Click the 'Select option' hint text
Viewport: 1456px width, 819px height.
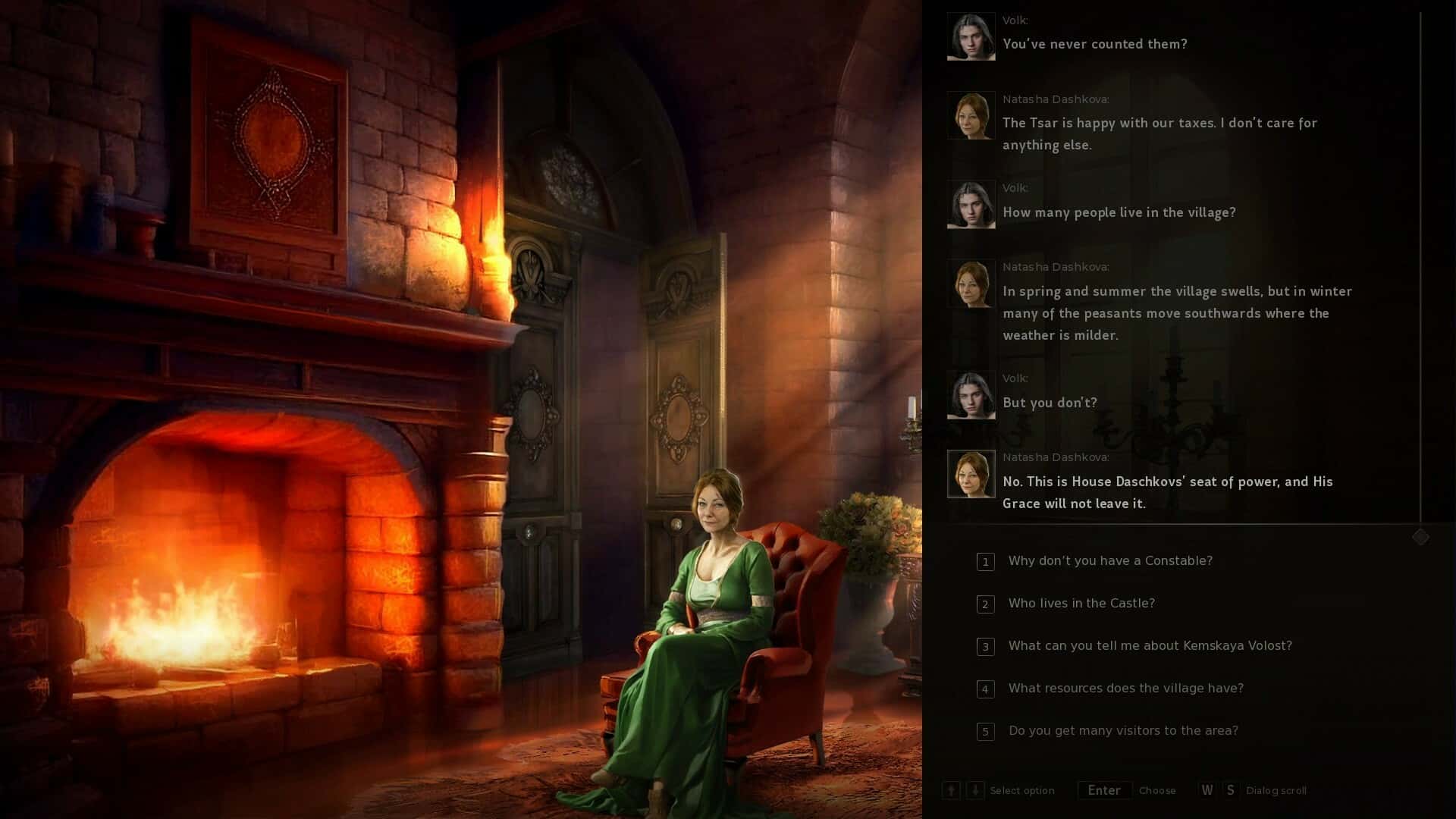point(1022,790)
